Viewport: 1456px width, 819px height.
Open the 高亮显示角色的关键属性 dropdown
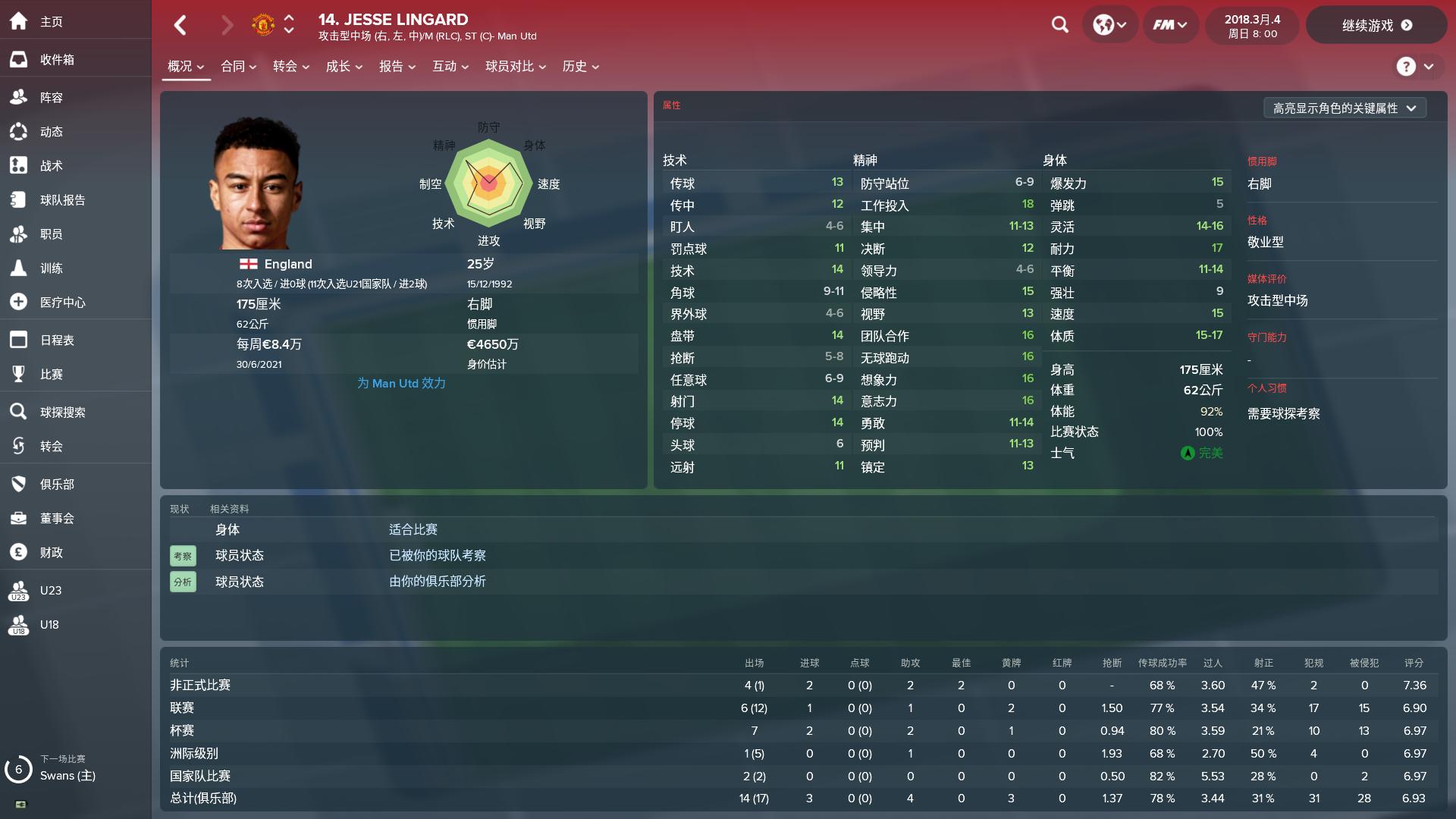pyautogui.click(x=1345, y=108)
